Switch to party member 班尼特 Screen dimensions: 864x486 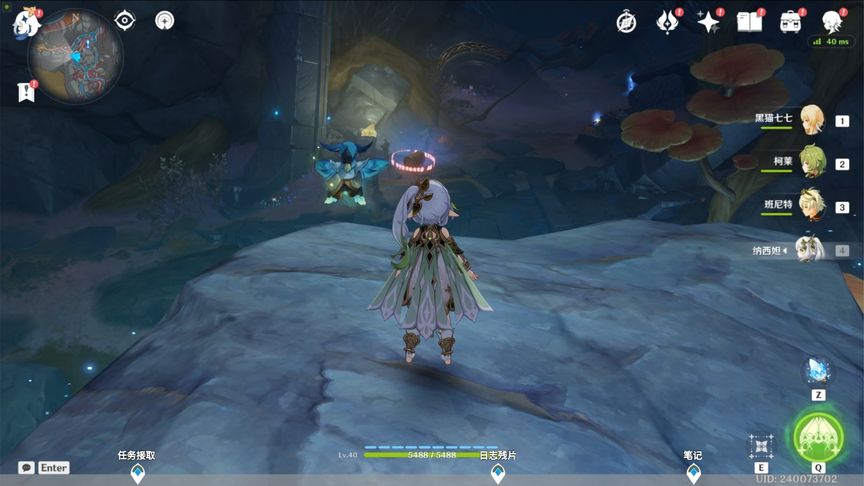pos(810,205)
